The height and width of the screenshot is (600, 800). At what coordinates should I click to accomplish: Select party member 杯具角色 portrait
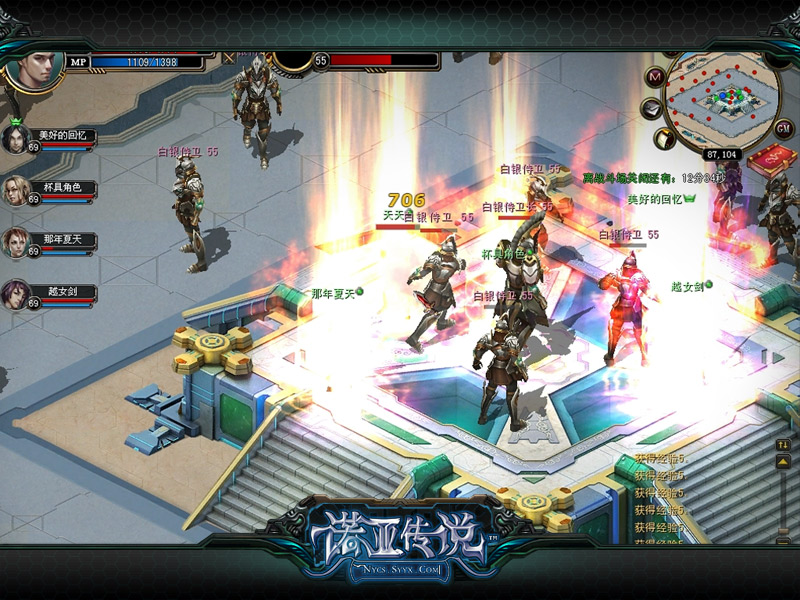tap(16, 189)
